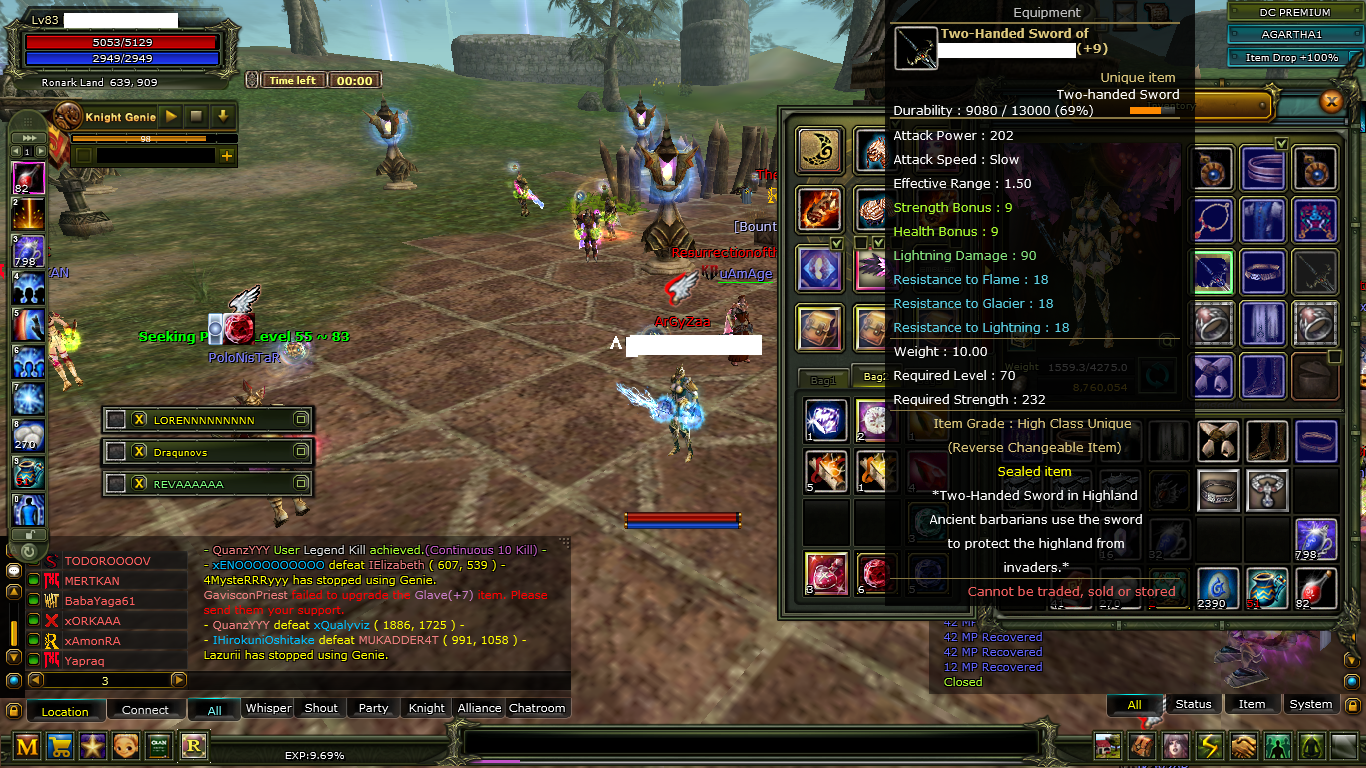Viewport: 1366px width, 768px height.
Task: Check the yellow checkbox above the inventory slot
Action: [1280, 144]
